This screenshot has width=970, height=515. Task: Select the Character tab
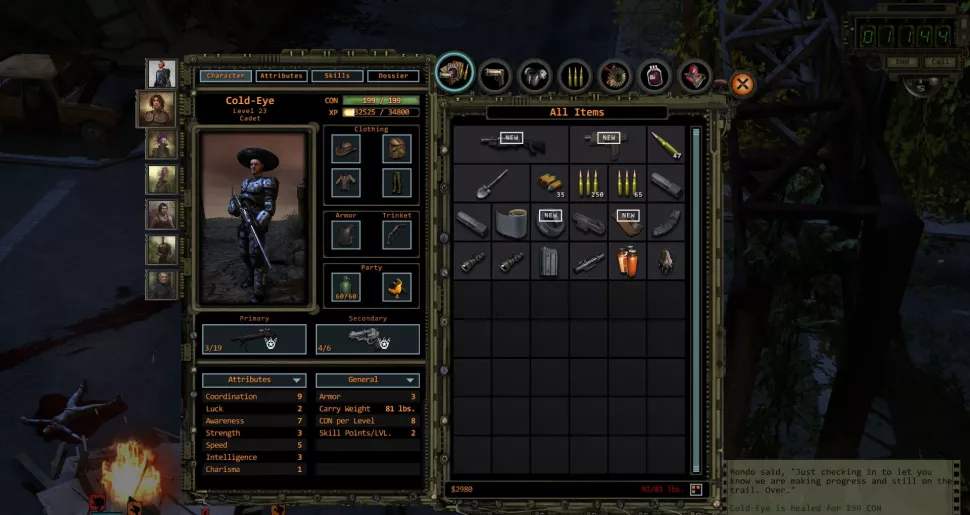(x=224, y=76)
